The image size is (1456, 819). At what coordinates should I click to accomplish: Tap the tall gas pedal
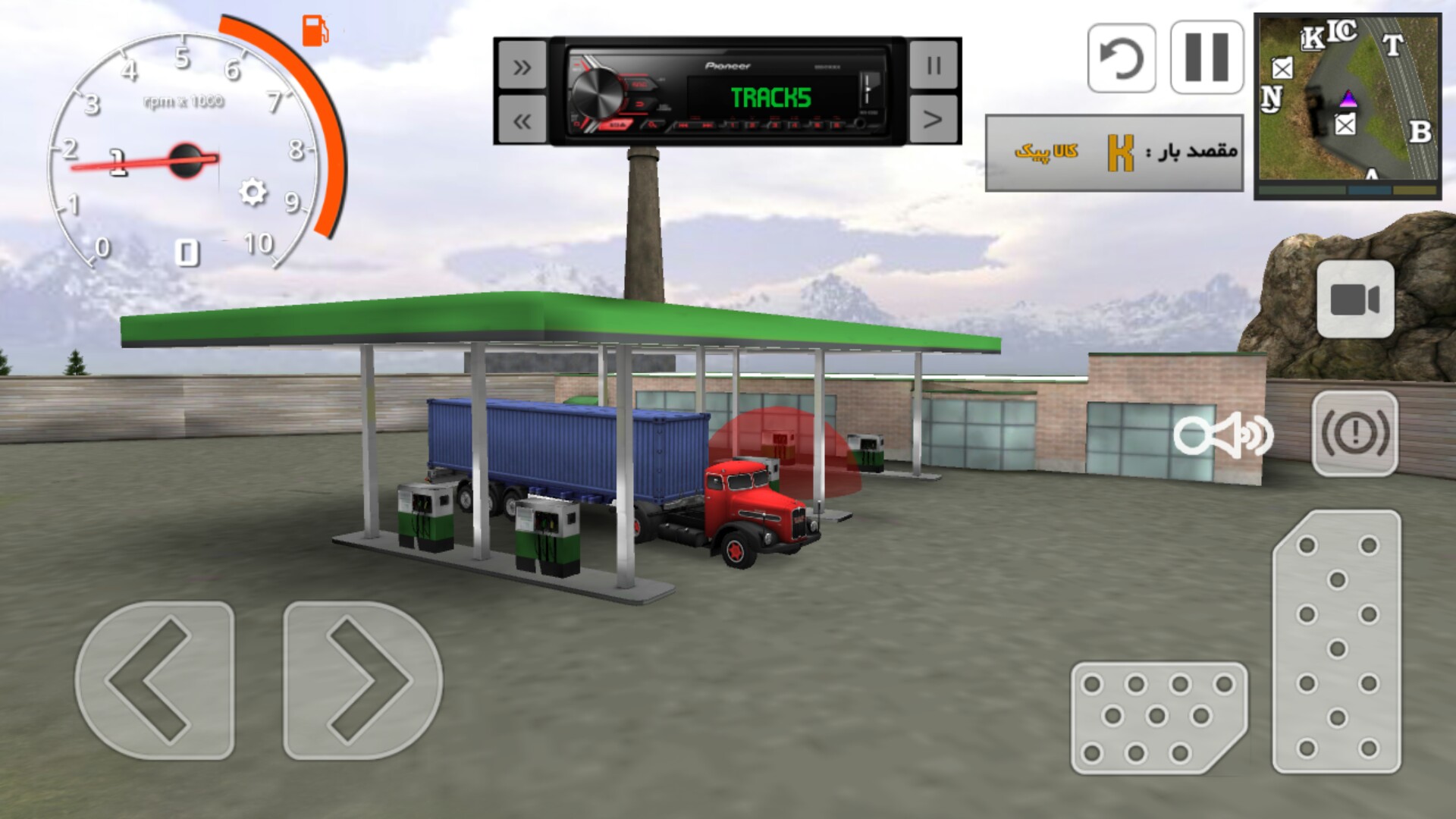1337,642
